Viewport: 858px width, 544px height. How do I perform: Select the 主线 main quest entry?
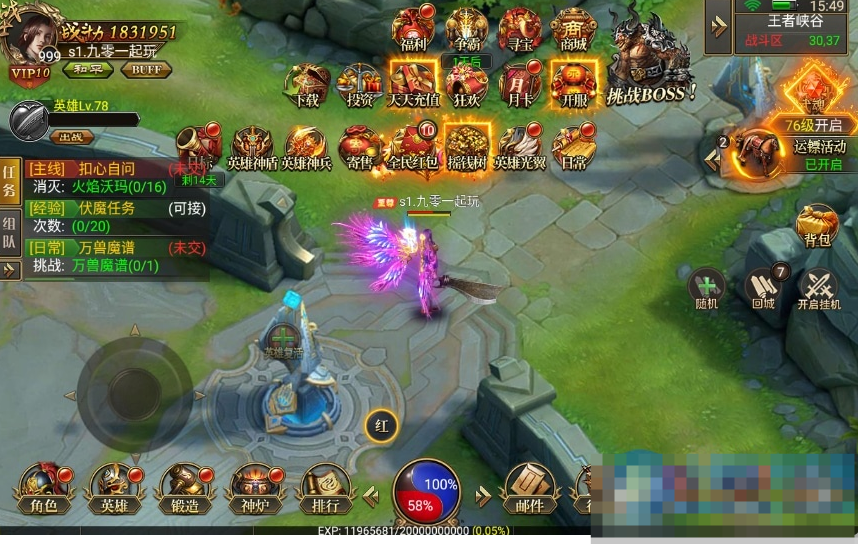point(100,169)
